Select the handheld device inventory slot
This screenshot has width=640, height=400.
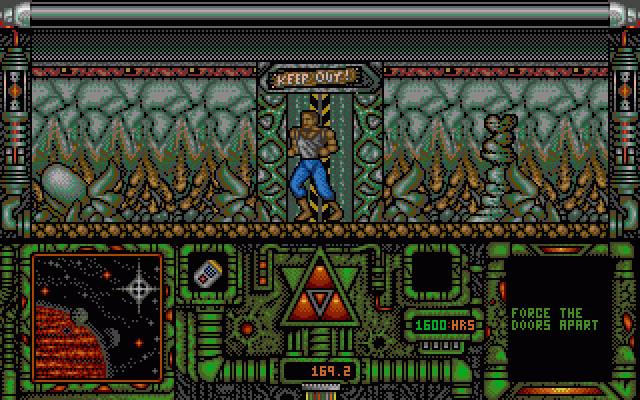pyautogui.click(x=209, y=272)
